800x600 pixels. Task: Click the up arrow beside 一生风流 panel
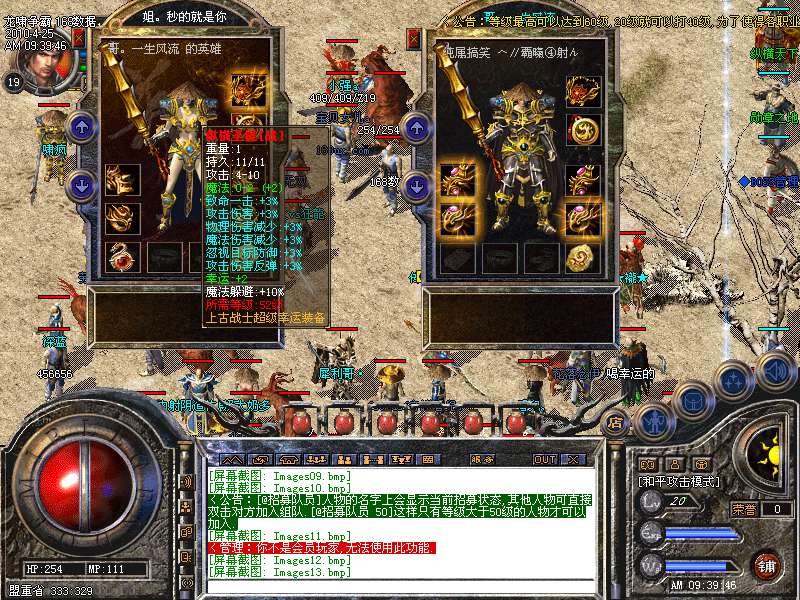point(81,126)
